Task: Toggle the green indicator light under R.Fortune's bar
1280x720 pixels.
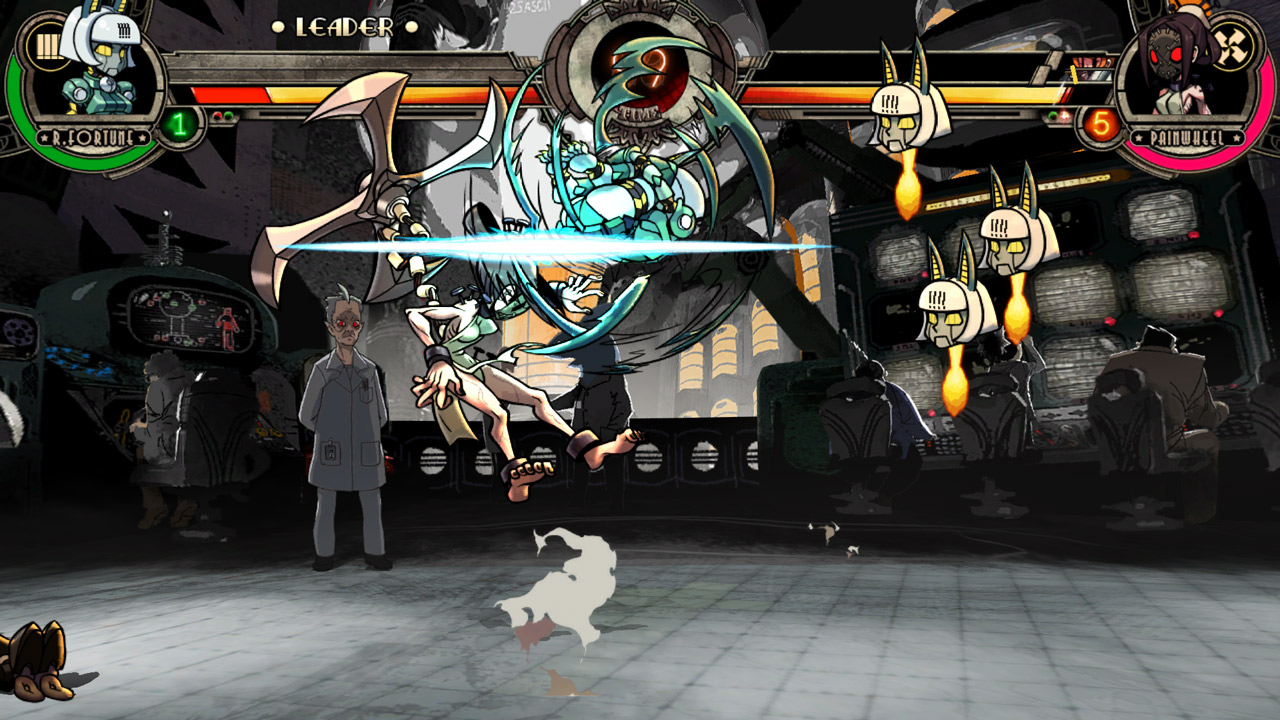Action: pyautogui.click(x=228, y=115)
